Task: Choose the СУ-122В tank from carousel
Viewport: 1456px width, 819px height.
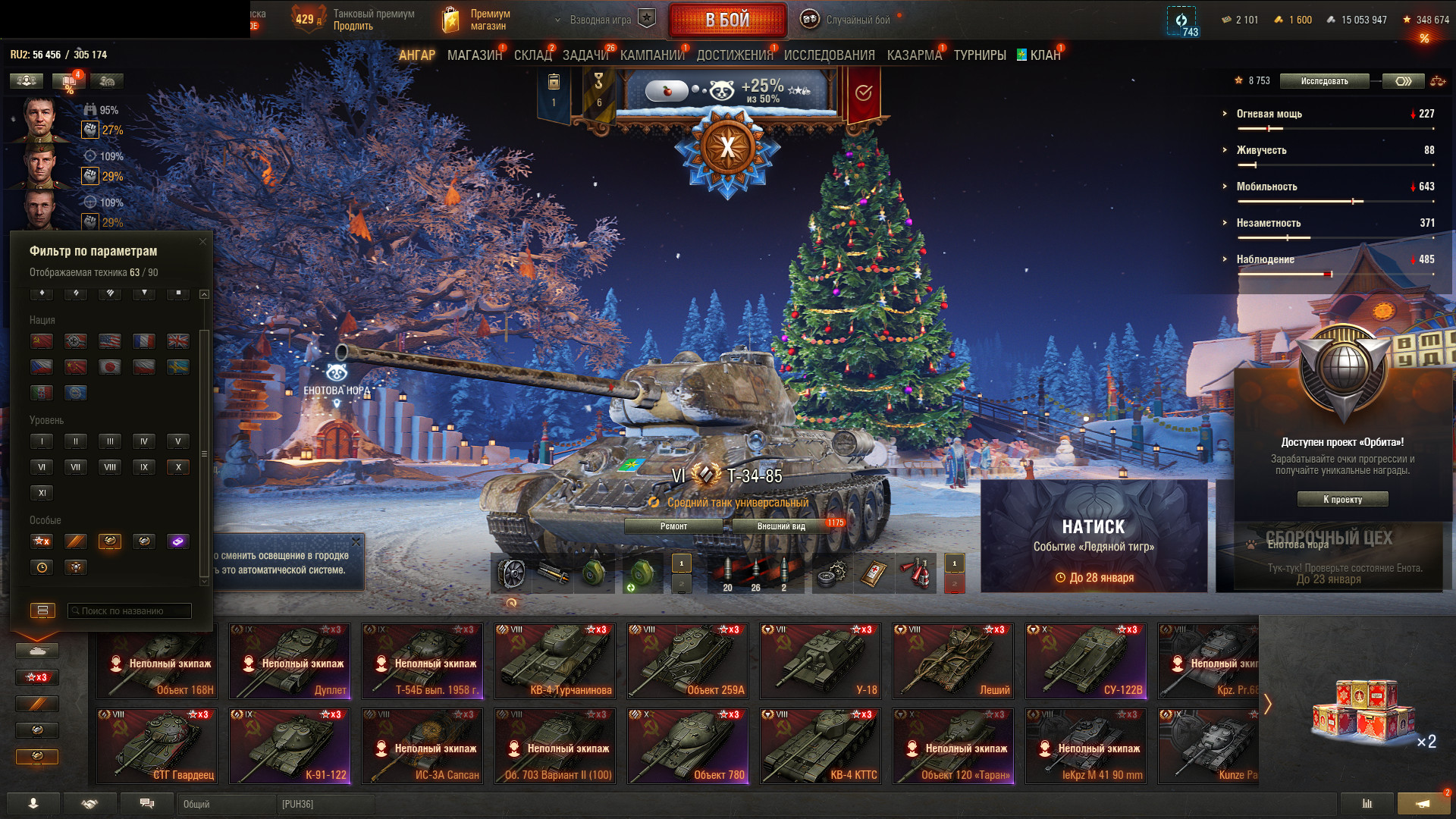Action: [1086, 661]
